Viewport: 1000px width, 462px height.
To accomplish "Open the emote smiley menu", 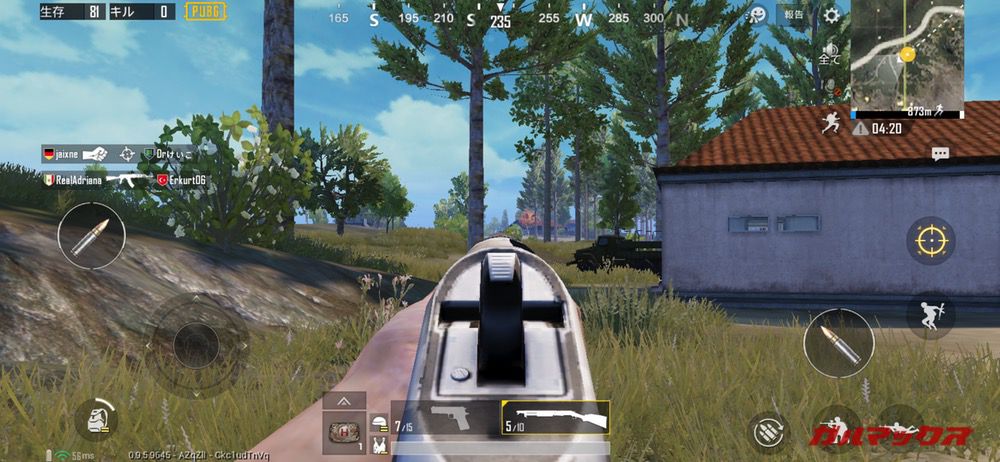I will (x=758, y=15).
